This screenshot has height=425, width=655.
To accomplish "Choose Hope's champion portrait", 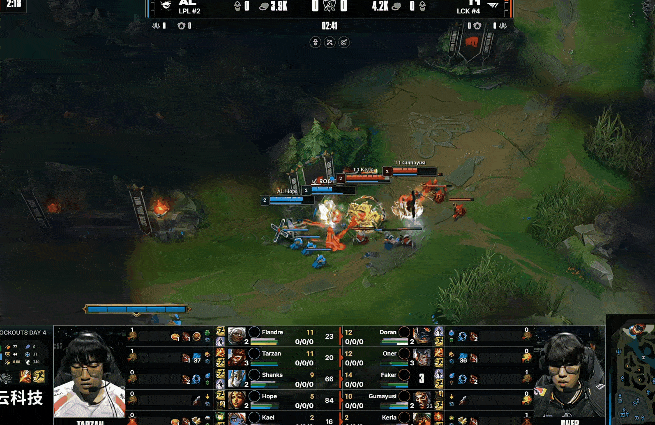I will [237, 398].
